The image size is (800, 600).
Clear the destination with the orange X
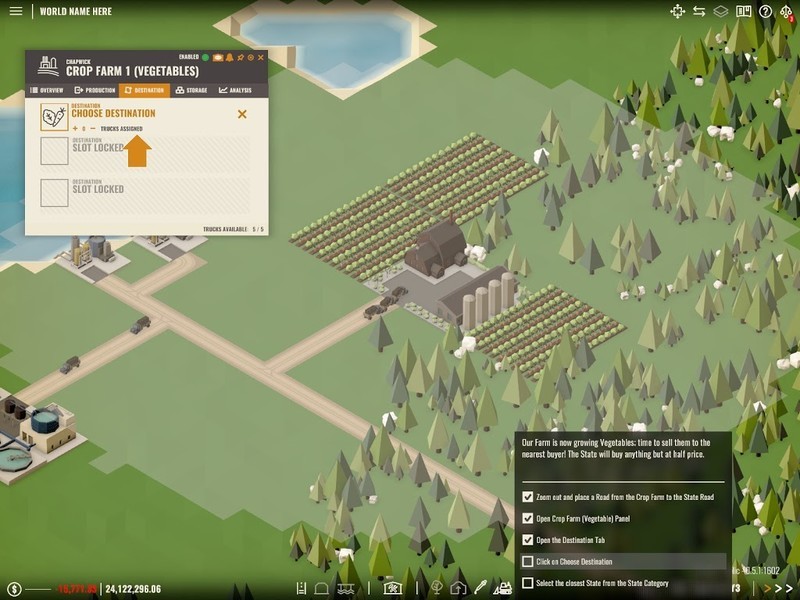242,114
